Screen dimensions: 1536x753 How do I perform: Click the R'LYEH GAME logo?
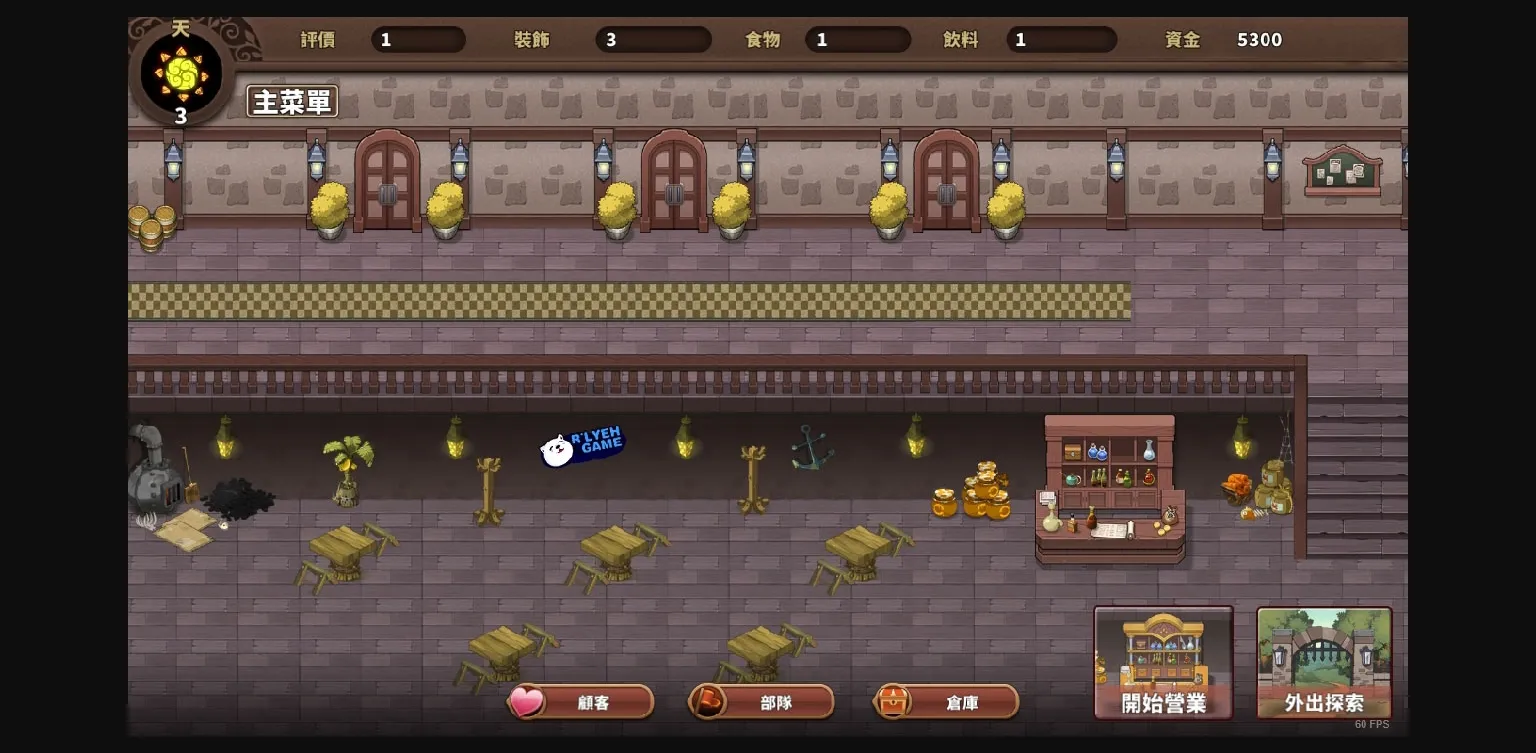pos(583,447)
